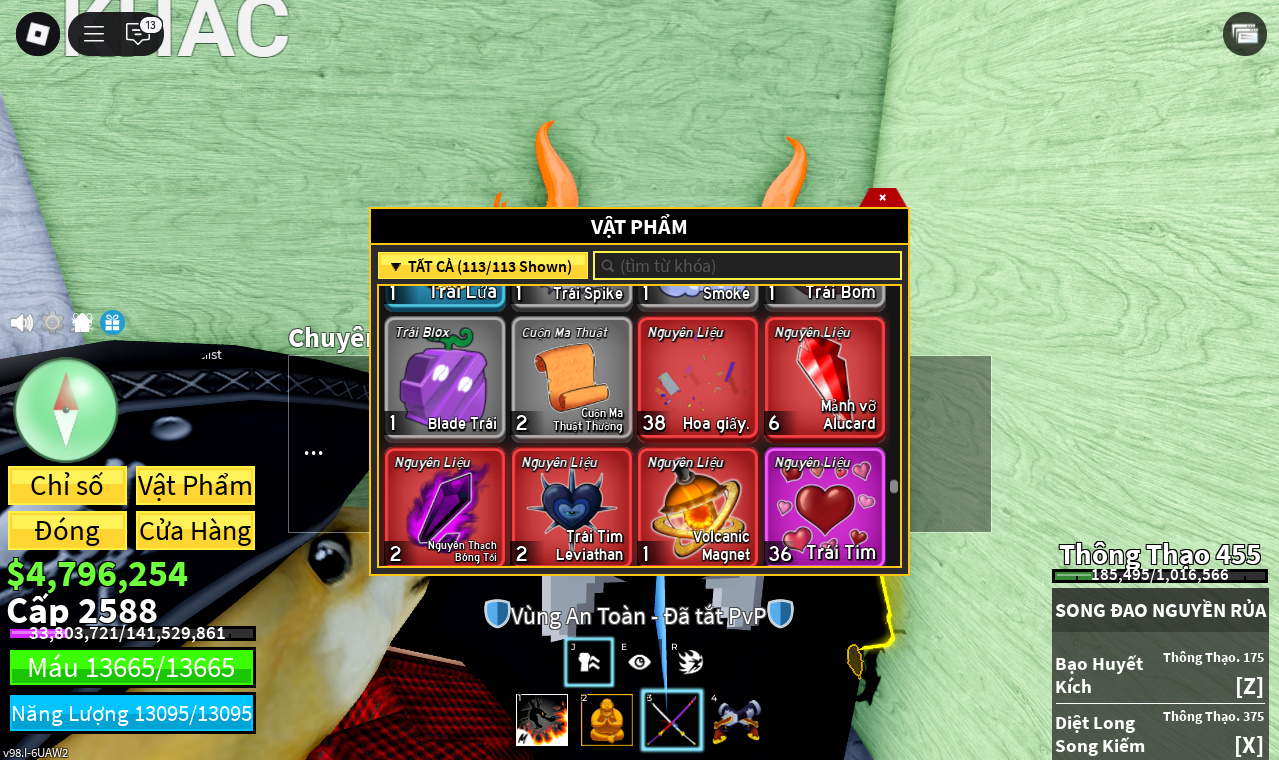
Task: Open the Chỉ số stats menu
Action: 67,486
